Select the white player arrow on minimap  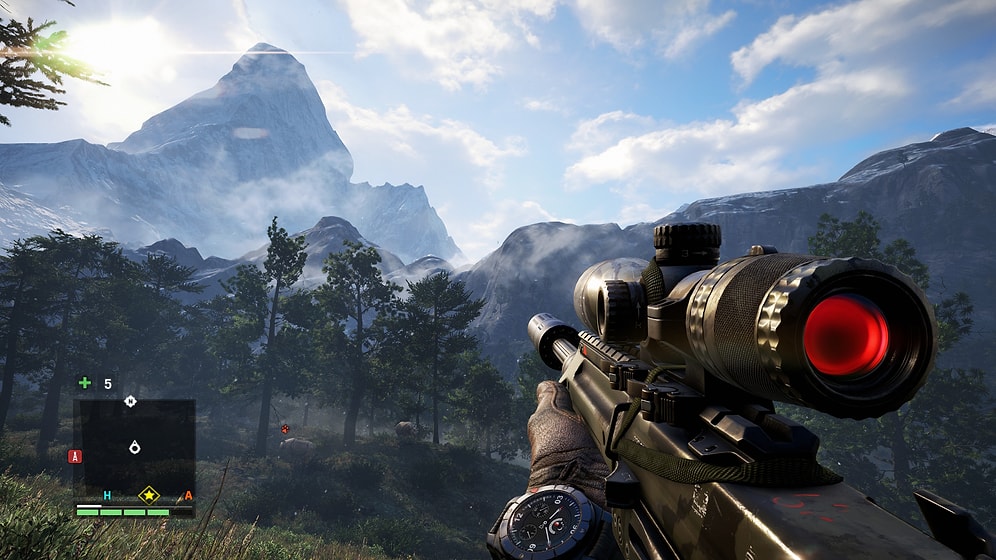pos(135,447)
